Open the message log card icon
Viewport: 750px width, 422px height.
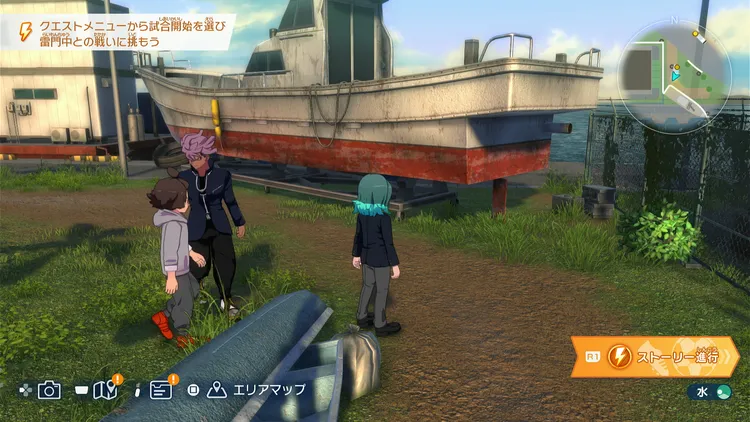(x=161, y=390)
